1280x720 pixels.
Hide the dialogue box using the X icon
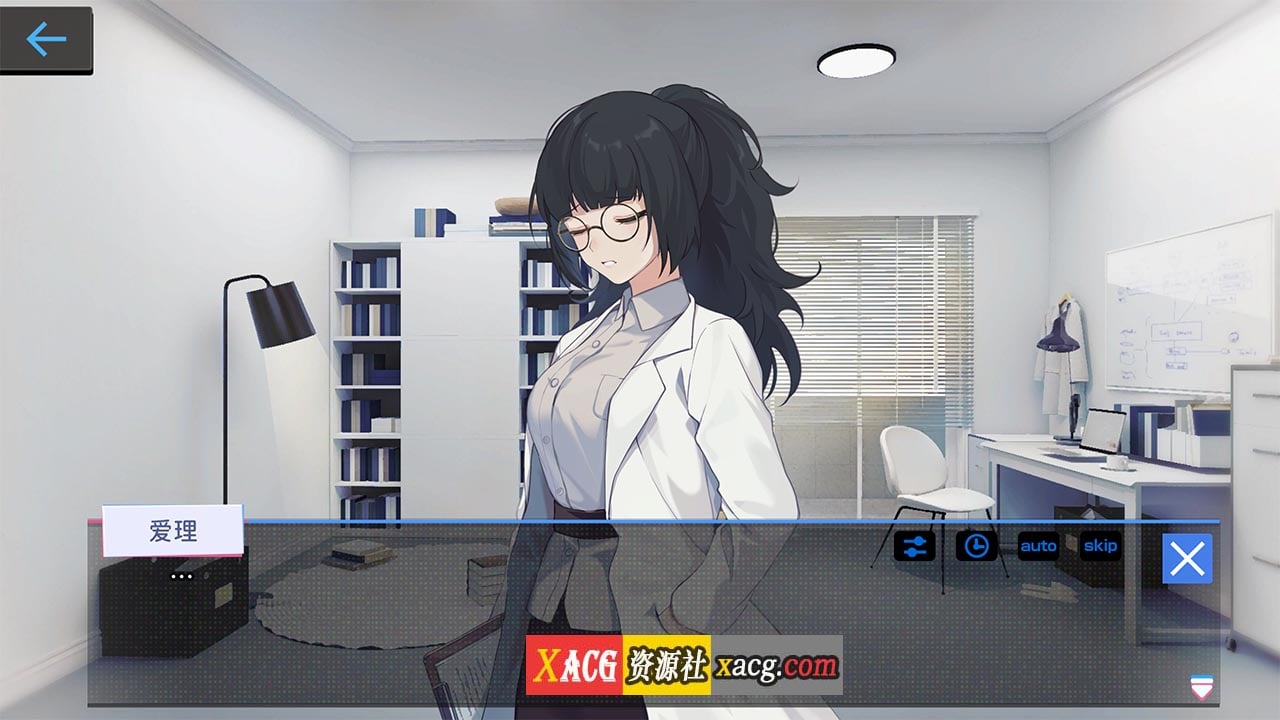pos(1186,559)
